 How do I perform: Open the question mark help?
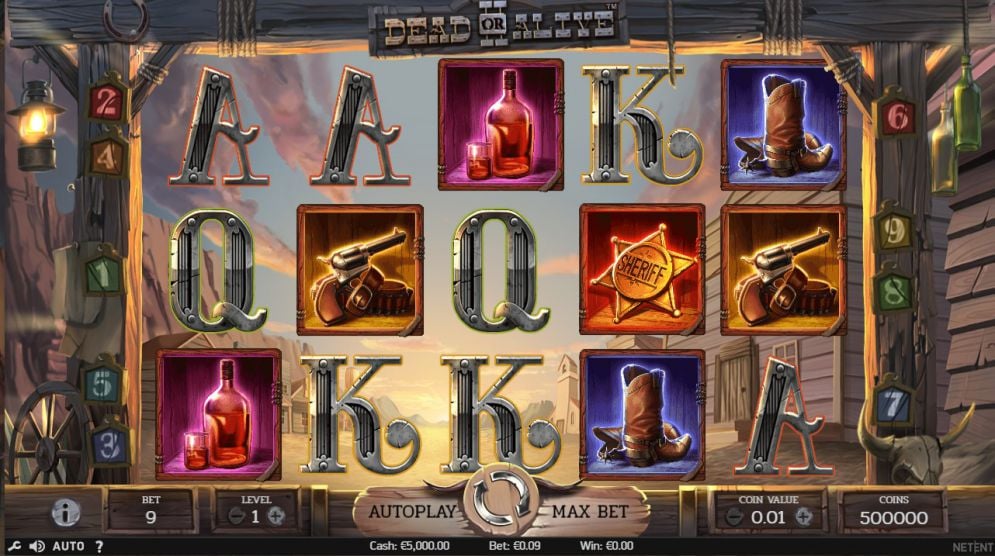pos(99,546)
